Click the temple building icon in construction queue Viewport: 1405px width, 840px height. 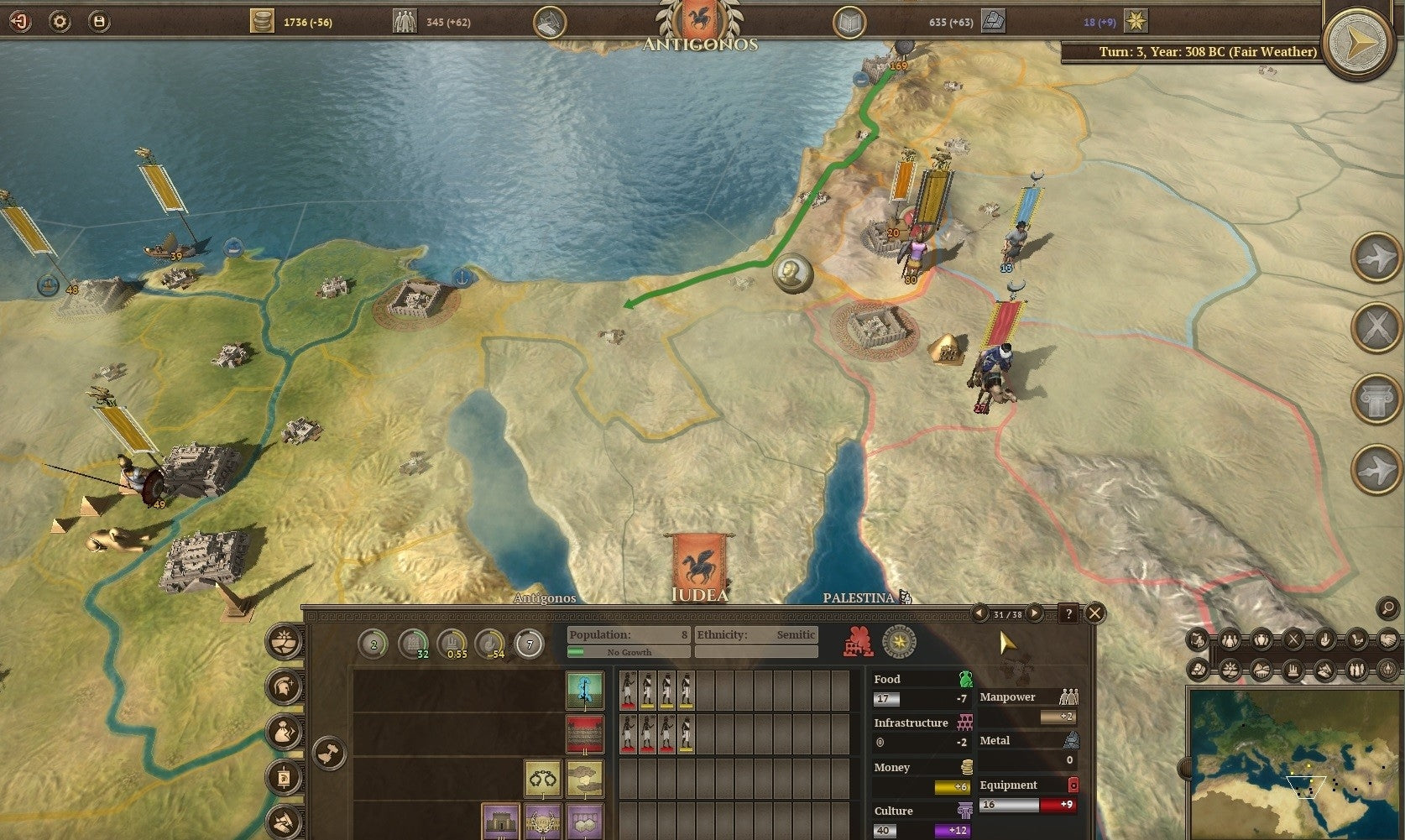click(x=500, y=822)
